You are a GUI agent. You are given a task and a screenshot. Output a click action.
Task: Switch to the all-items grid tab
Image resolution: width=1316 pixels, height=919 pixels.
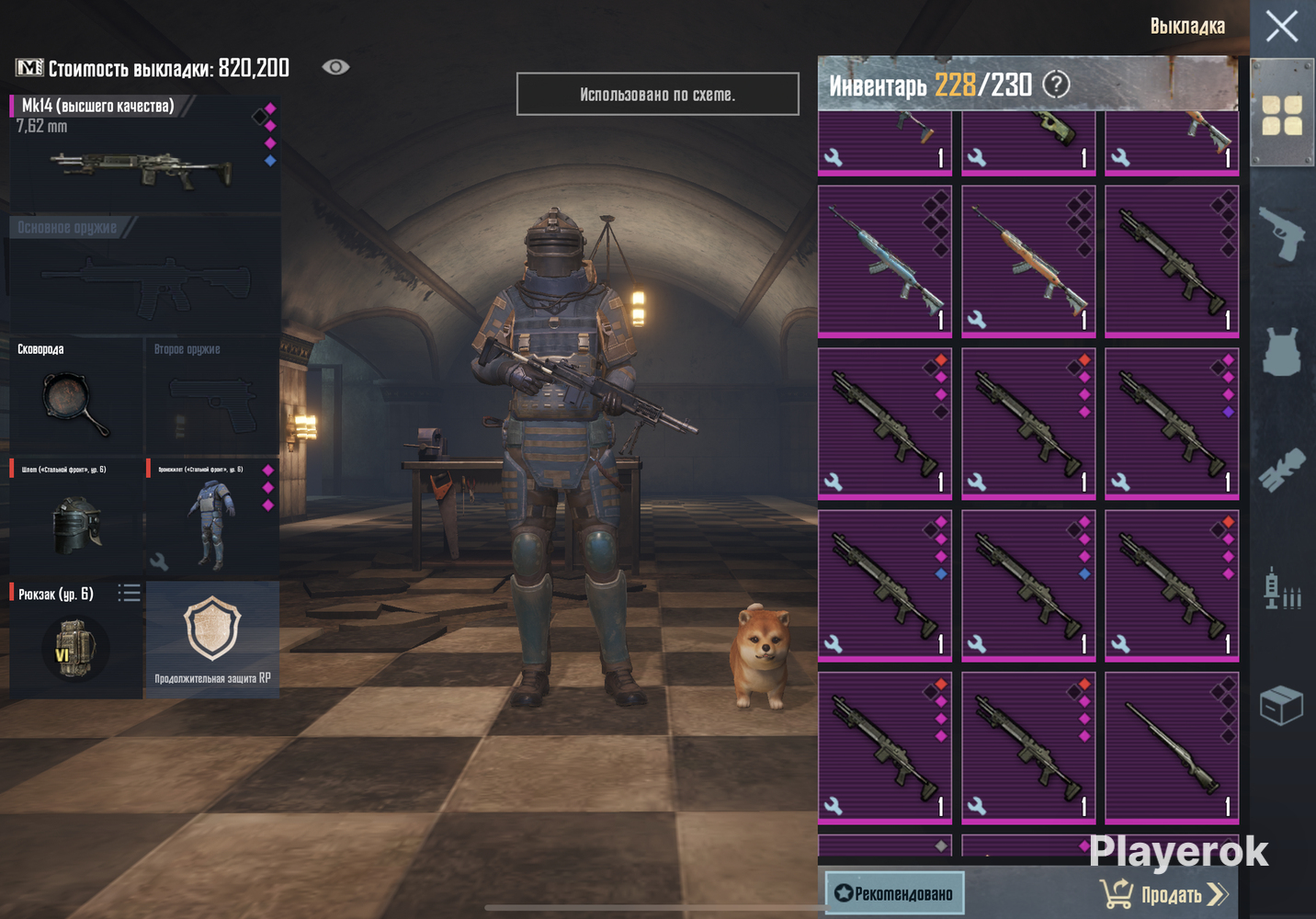click(1281, 115)
